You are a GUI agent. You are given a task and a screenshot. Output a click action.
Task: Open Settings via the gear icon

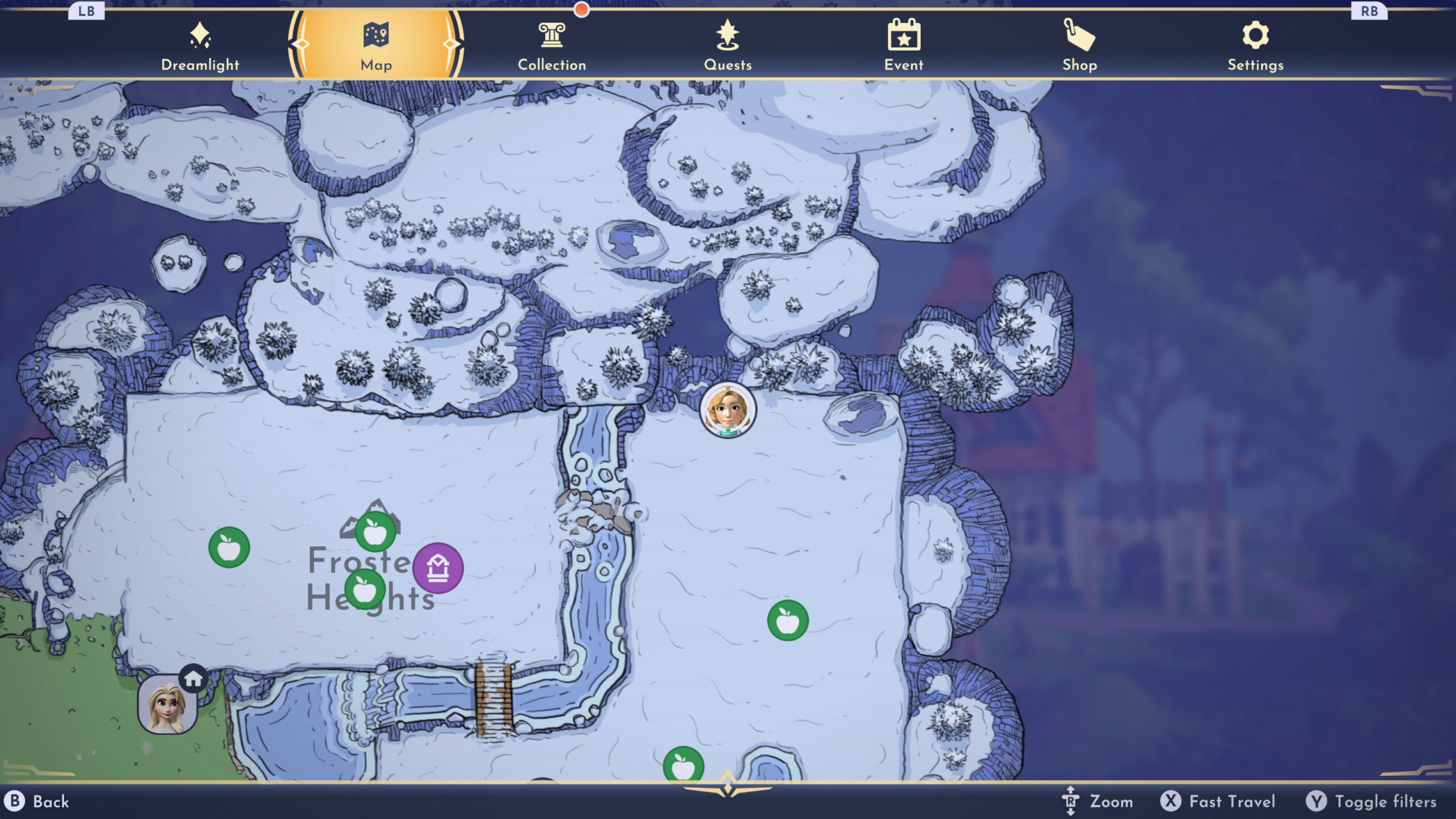pos(1254,35)
